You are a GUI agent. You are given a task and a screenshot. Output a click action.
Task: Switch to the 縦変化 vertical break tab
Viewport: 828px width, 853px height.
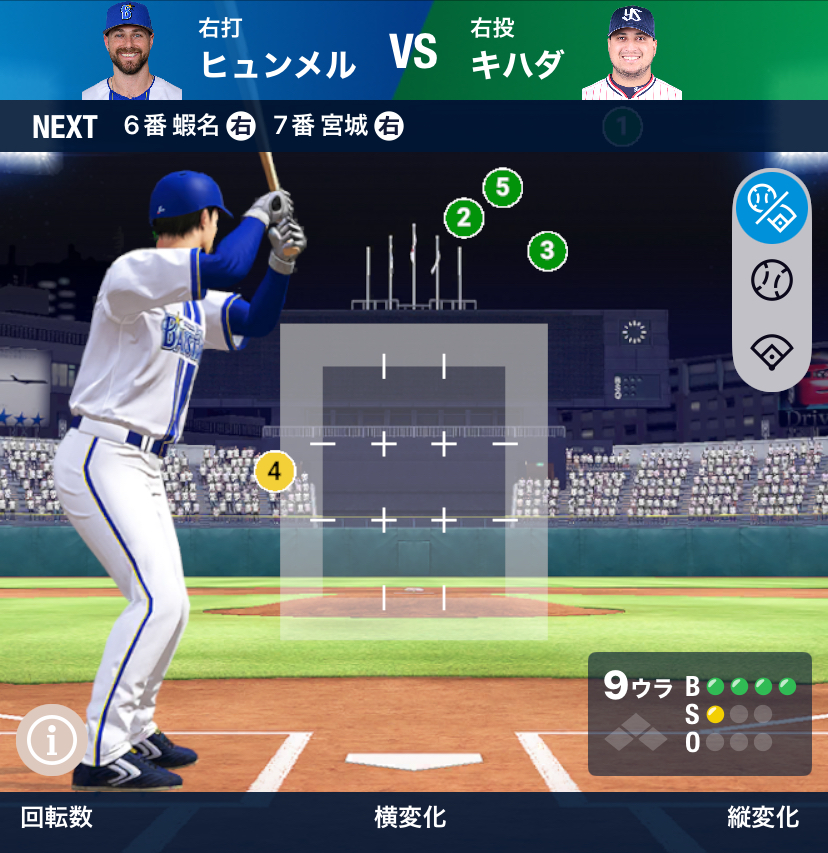[763, 817]
